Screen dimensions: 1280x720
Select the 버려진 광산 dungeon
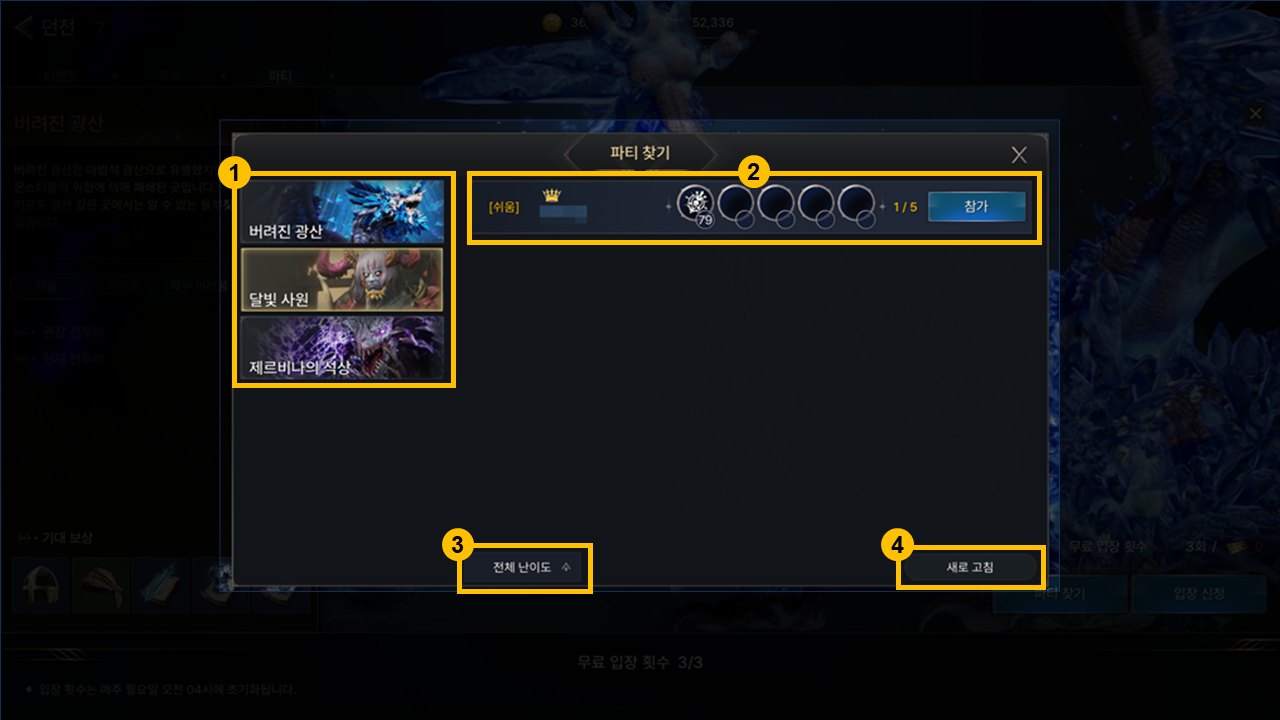click(343, 212)
